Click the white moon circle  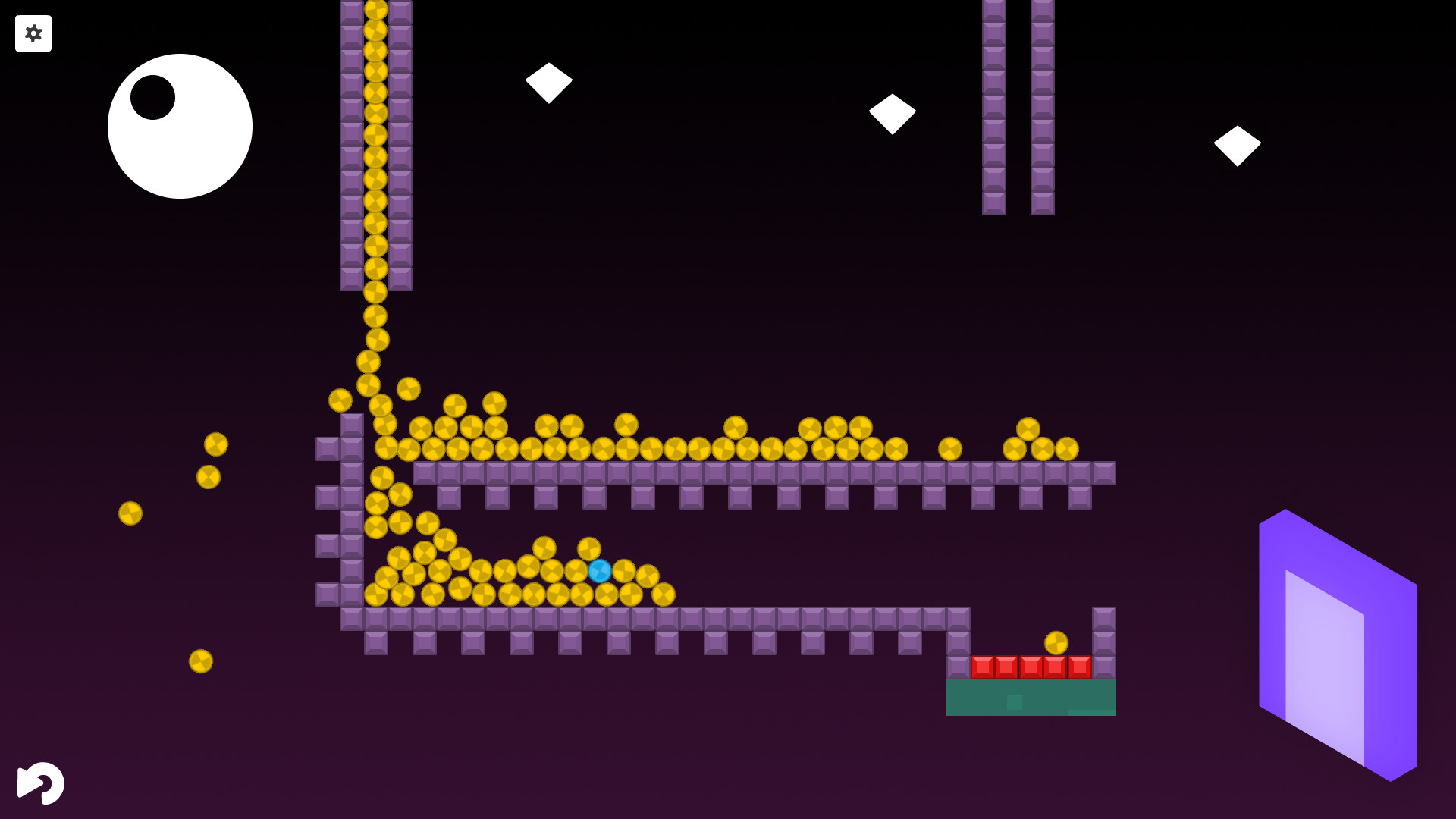[180, 126]
